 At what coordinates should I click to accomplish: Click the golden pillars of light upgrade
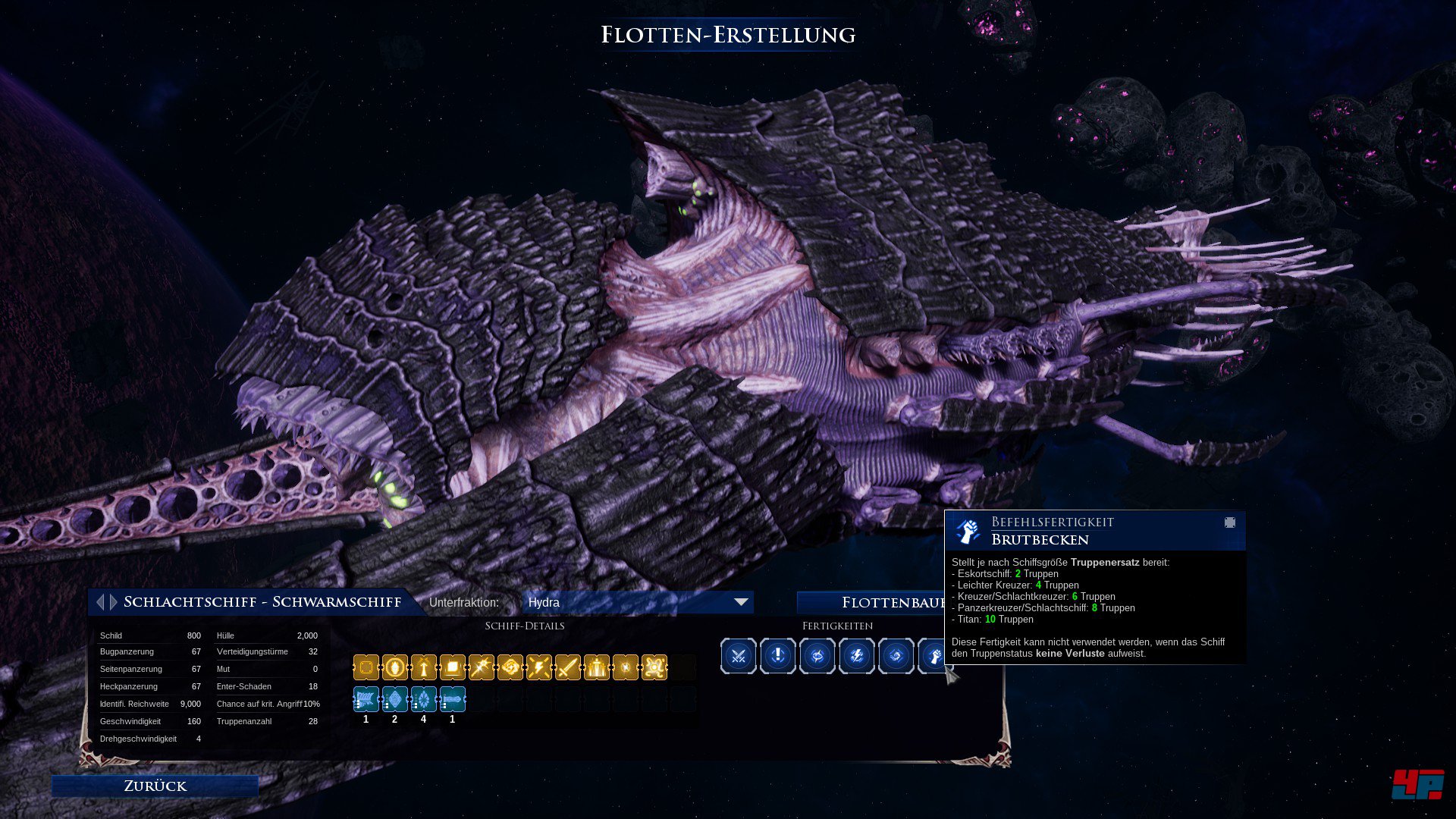click(597, 667)
